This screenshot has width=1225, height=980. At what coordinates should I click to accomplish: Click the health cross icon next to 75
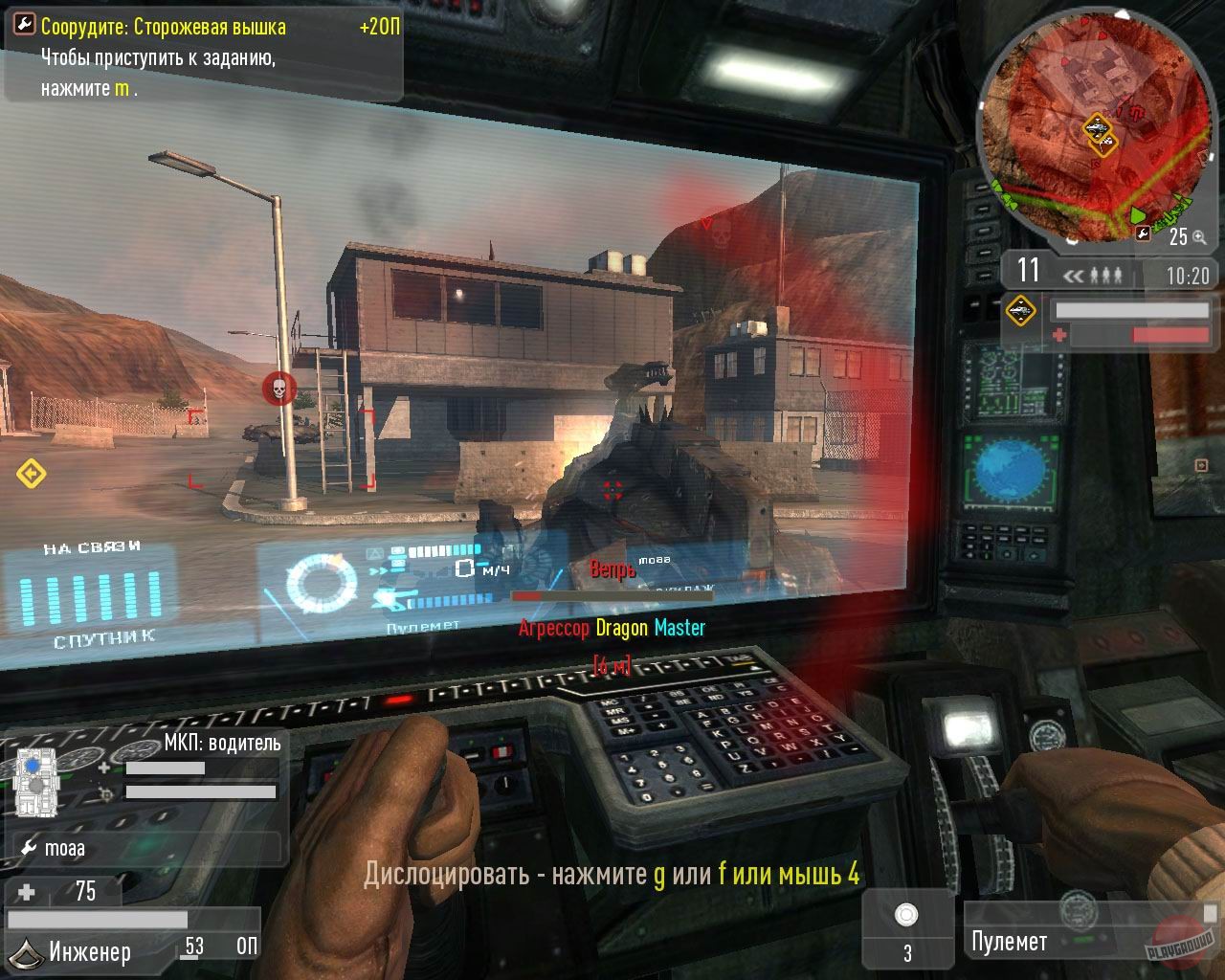point(24,892)
